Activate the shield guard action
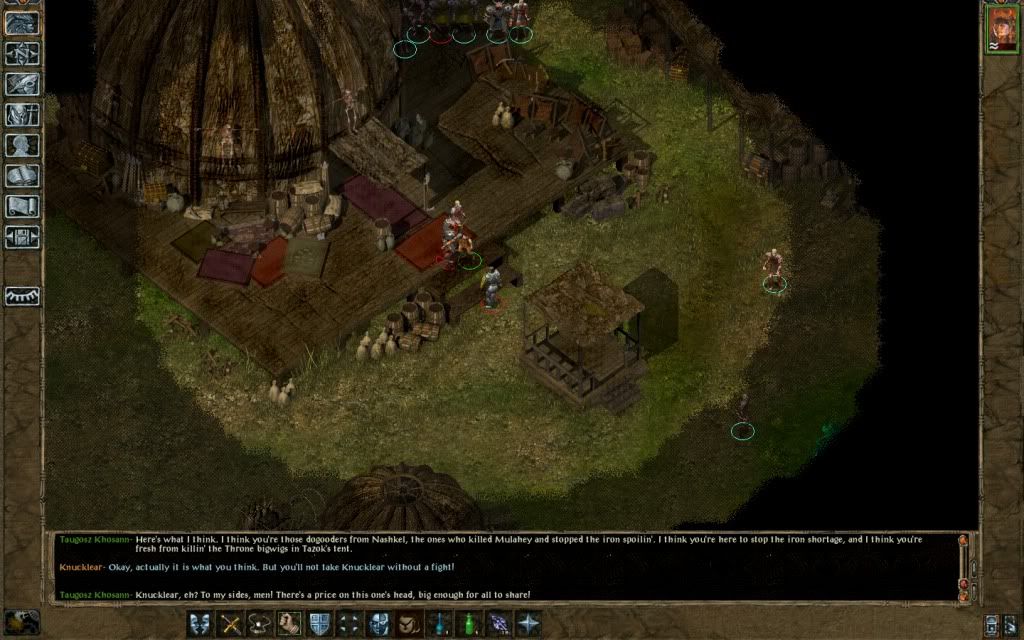The image size is (1024, 640). point(320,624)
